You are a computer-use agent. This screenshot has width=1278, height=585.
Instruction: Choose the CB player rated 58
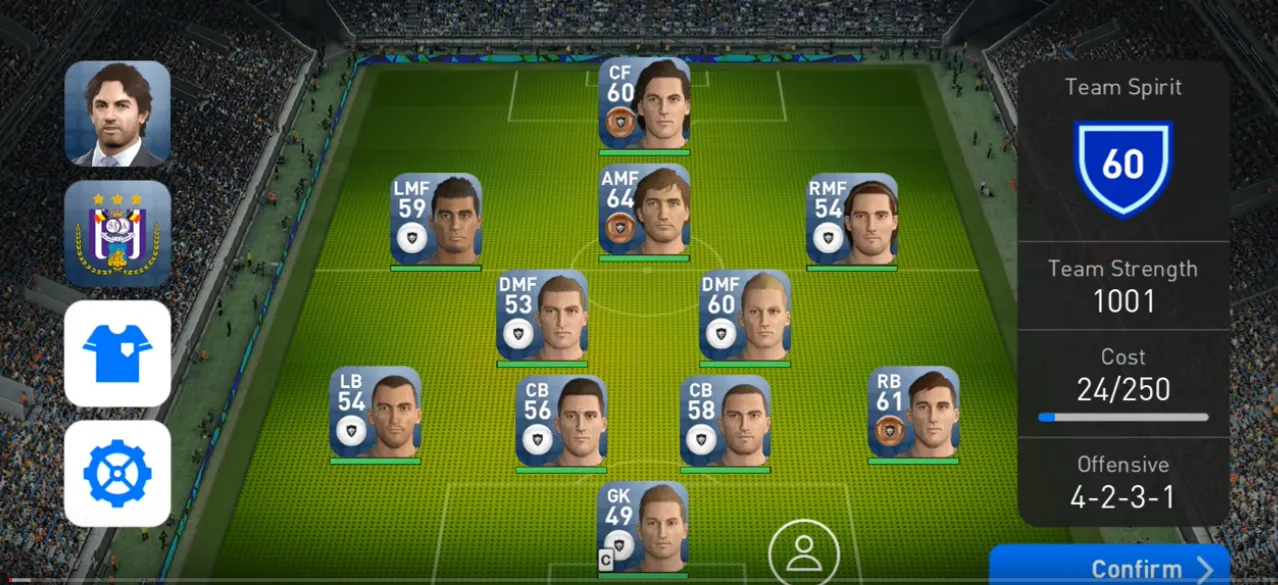[725, 420]
